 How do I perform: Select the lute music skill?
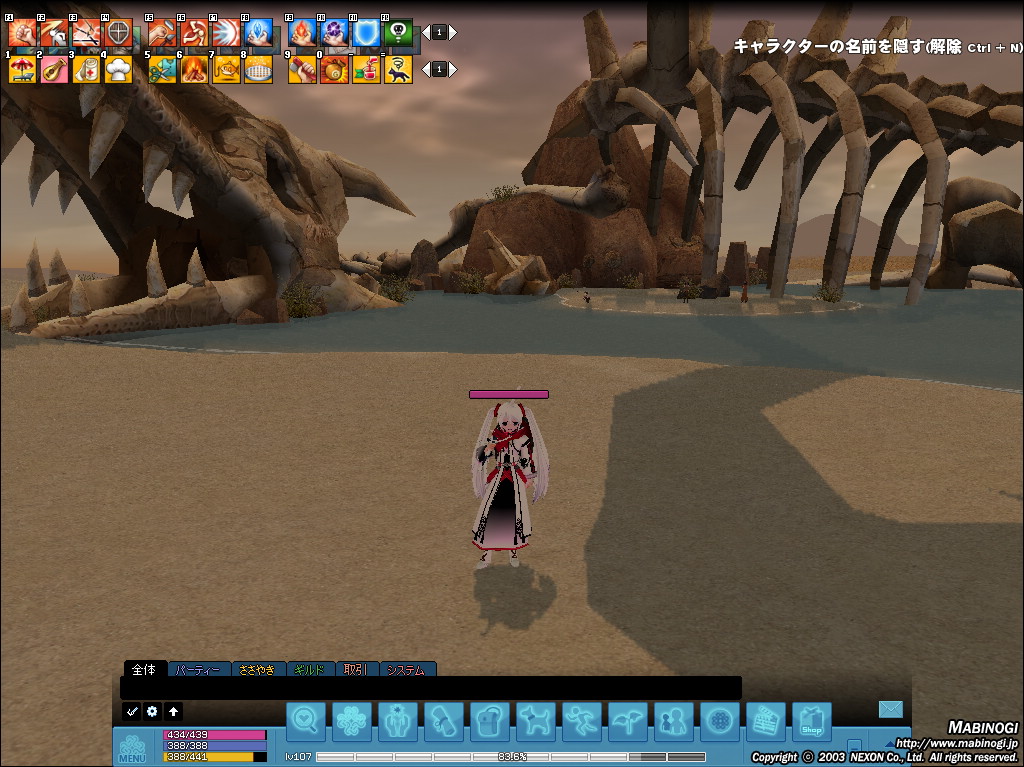pyautogui.click(x=54, y=69)
